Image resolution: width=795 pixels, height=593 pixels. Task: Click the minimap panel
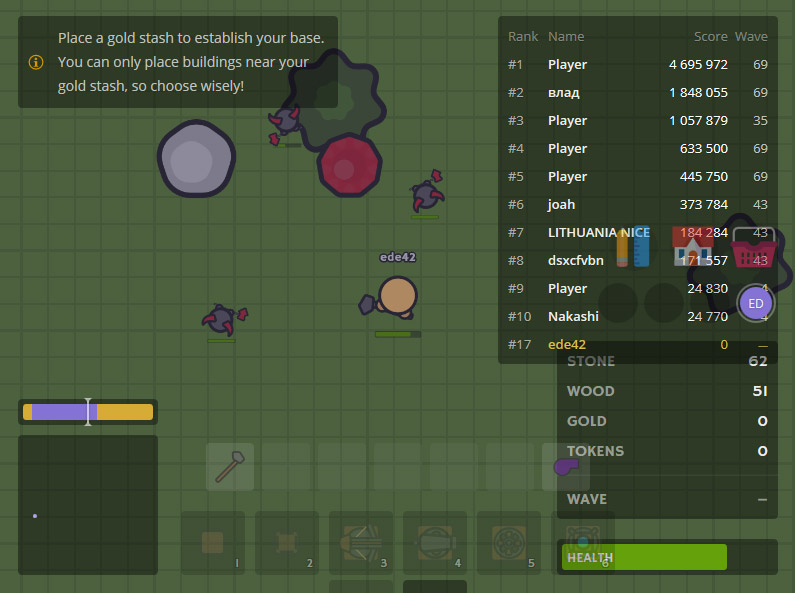click(x=88, y=504)
